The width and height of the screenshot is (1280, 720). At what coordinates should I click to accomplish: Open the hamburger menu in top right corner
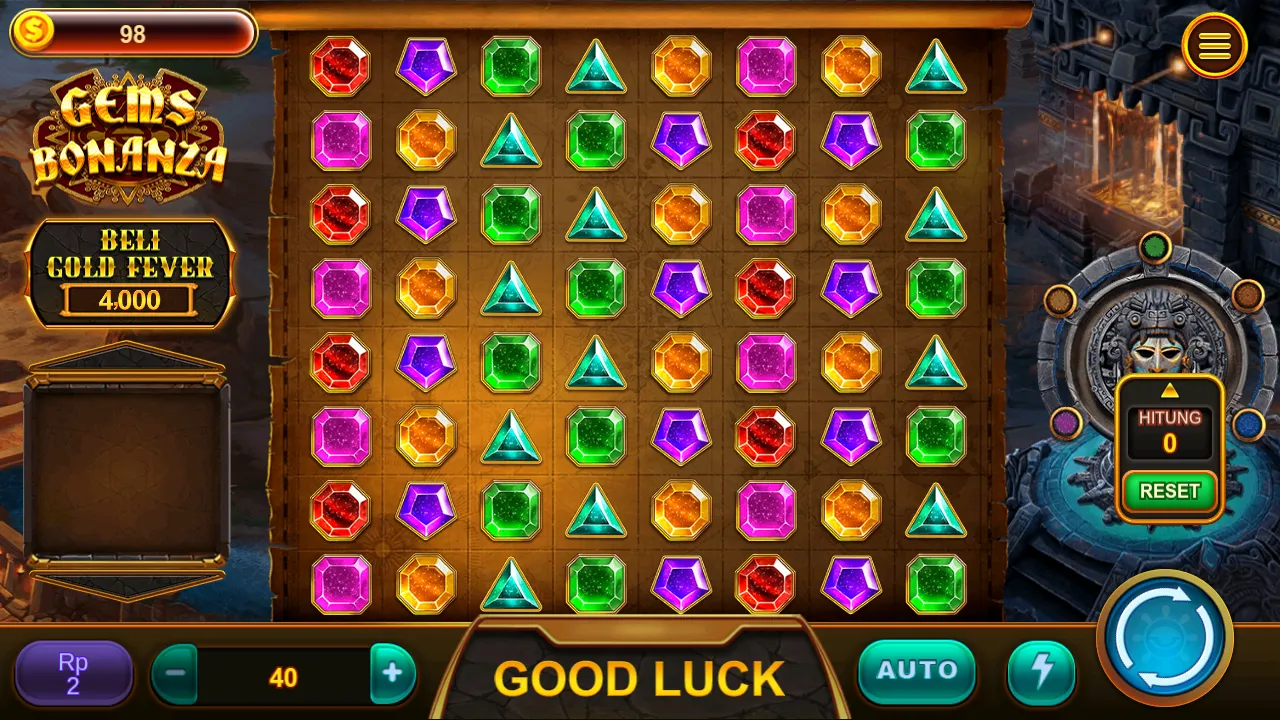point(1215,46)
